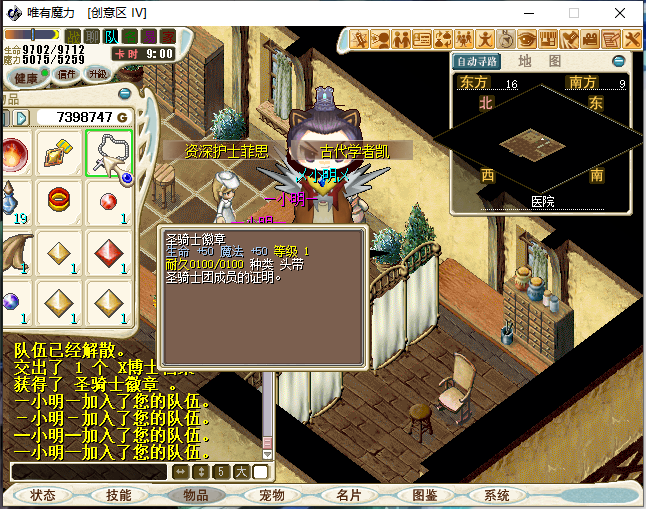This screenshot has height=509, width=646.
Task: Select the red diamond gem slot
Action: click(x=108, y=251)
